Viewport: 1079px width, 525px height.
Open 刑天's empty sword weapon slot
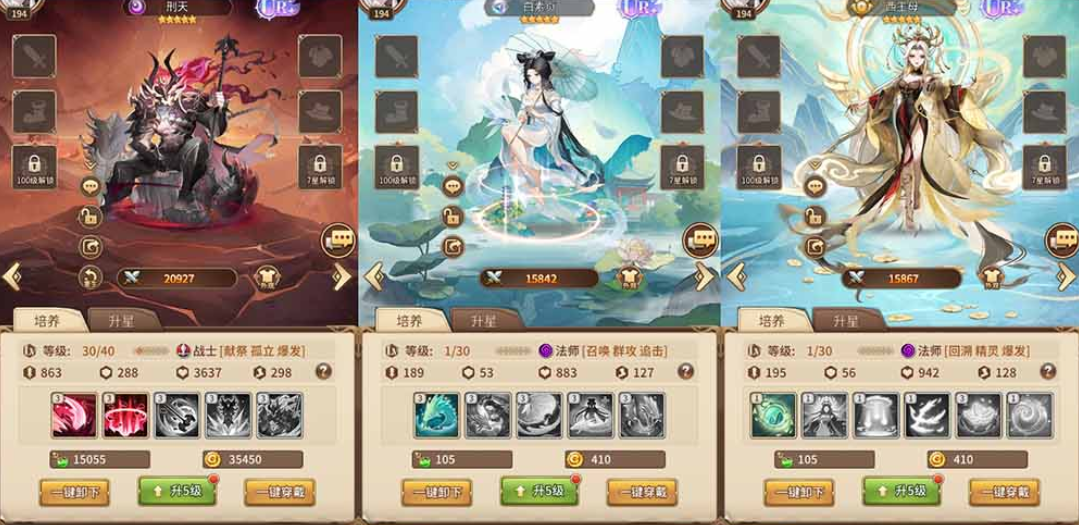[33, 56]
